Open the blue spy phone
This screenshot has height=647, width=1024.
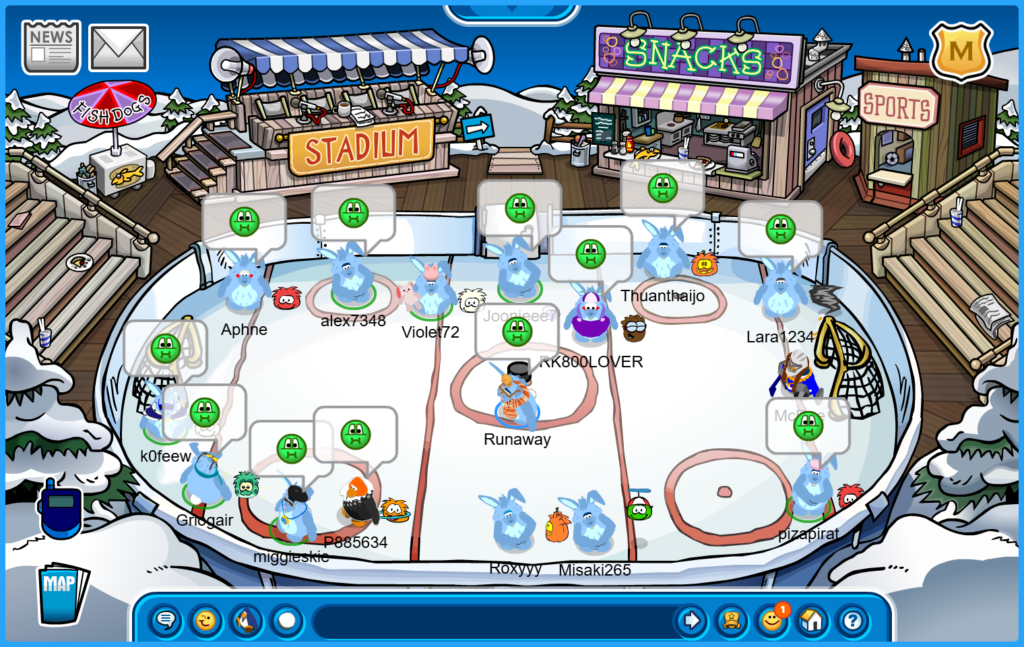[60, 511]
